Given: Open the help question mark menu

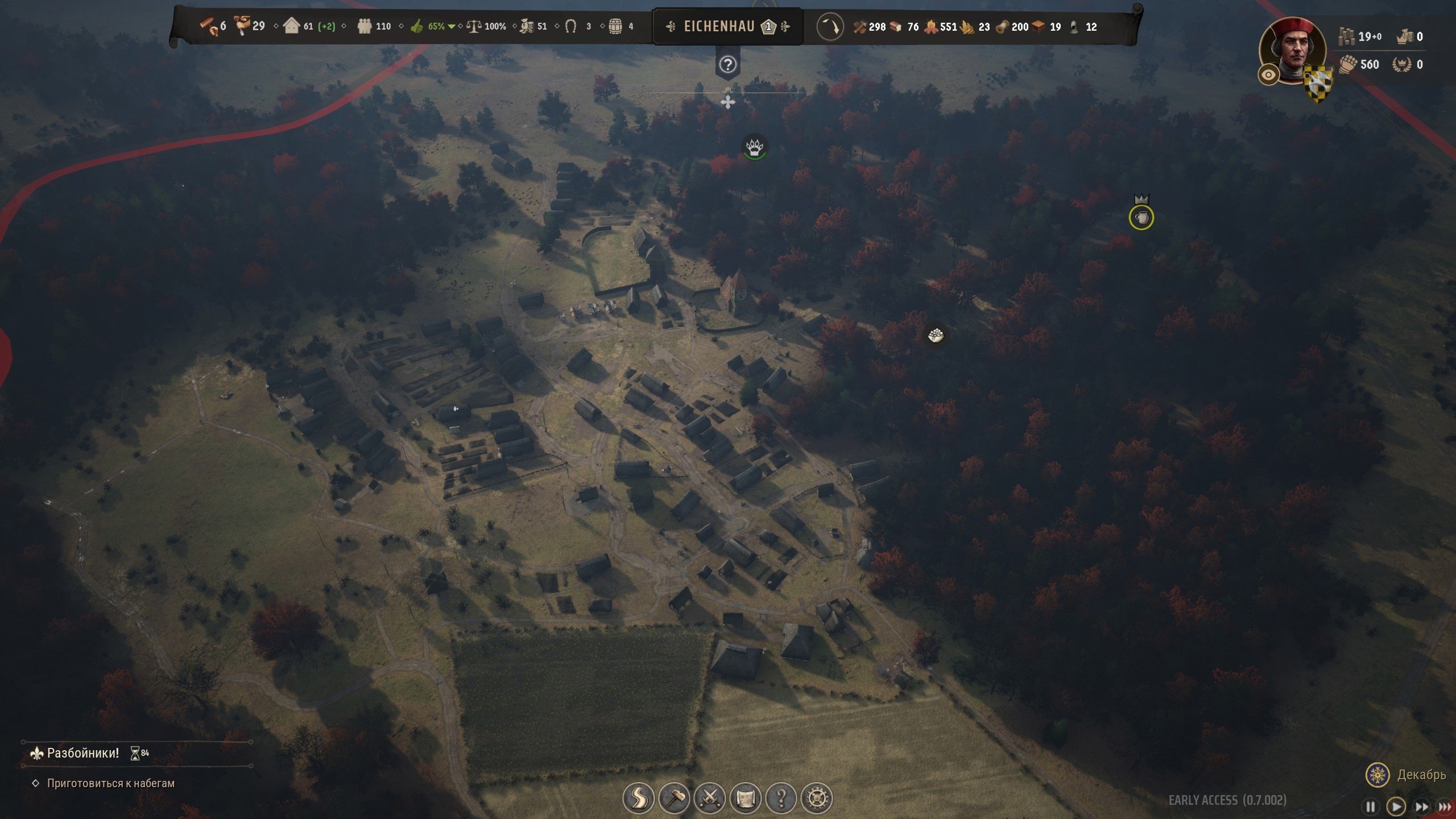Looking at the screenshot, I should click(781, 799).
